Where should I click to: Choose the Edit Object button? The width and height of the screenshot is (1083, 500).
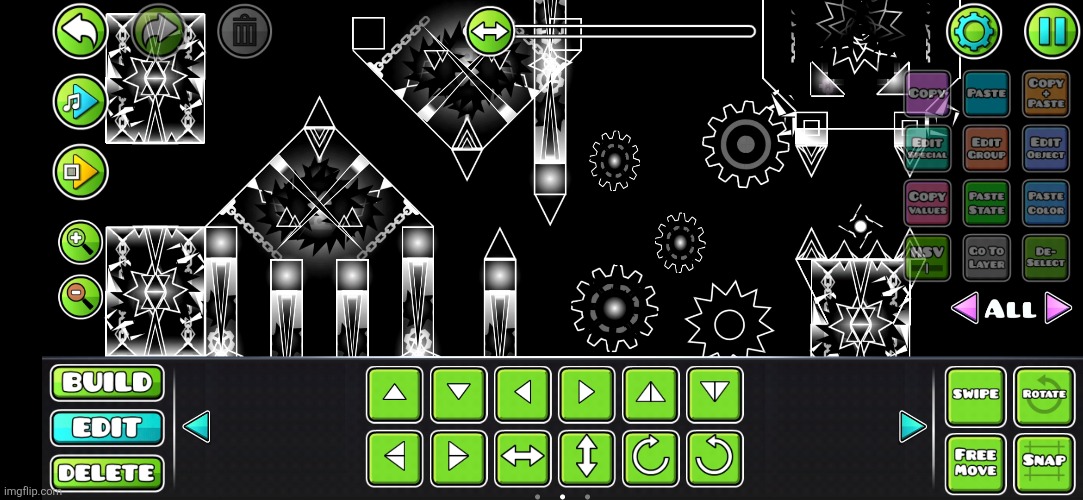click(1045, 149)
